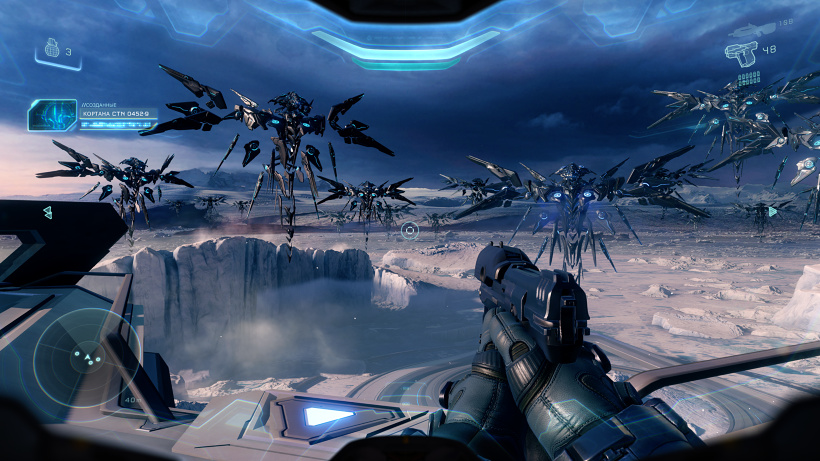The width and height of the screenshot is (820, 461).
Task: Select the frag grenade icon
Action: click(x=53, y=47)
